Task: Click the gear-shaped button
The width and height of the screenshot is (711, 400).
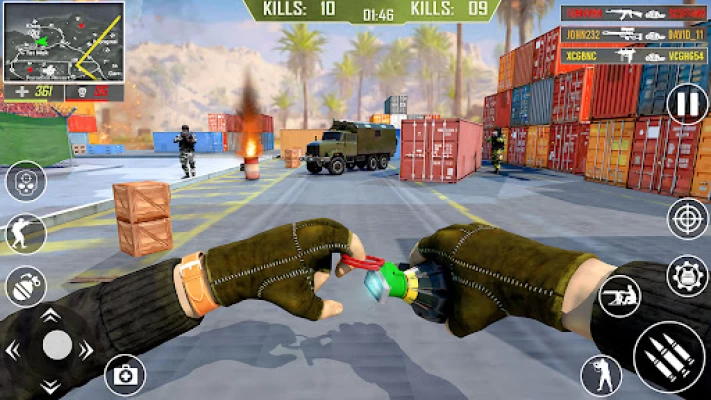Action: coord(687,275)
